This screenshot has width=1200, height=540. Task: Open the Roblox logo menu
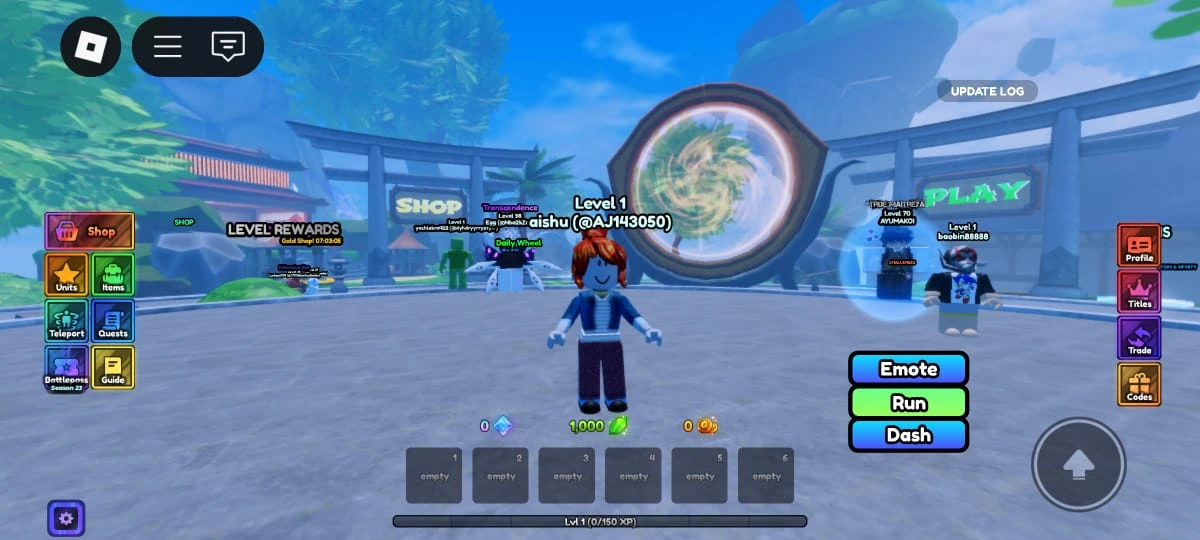click(x=91, y=46)
